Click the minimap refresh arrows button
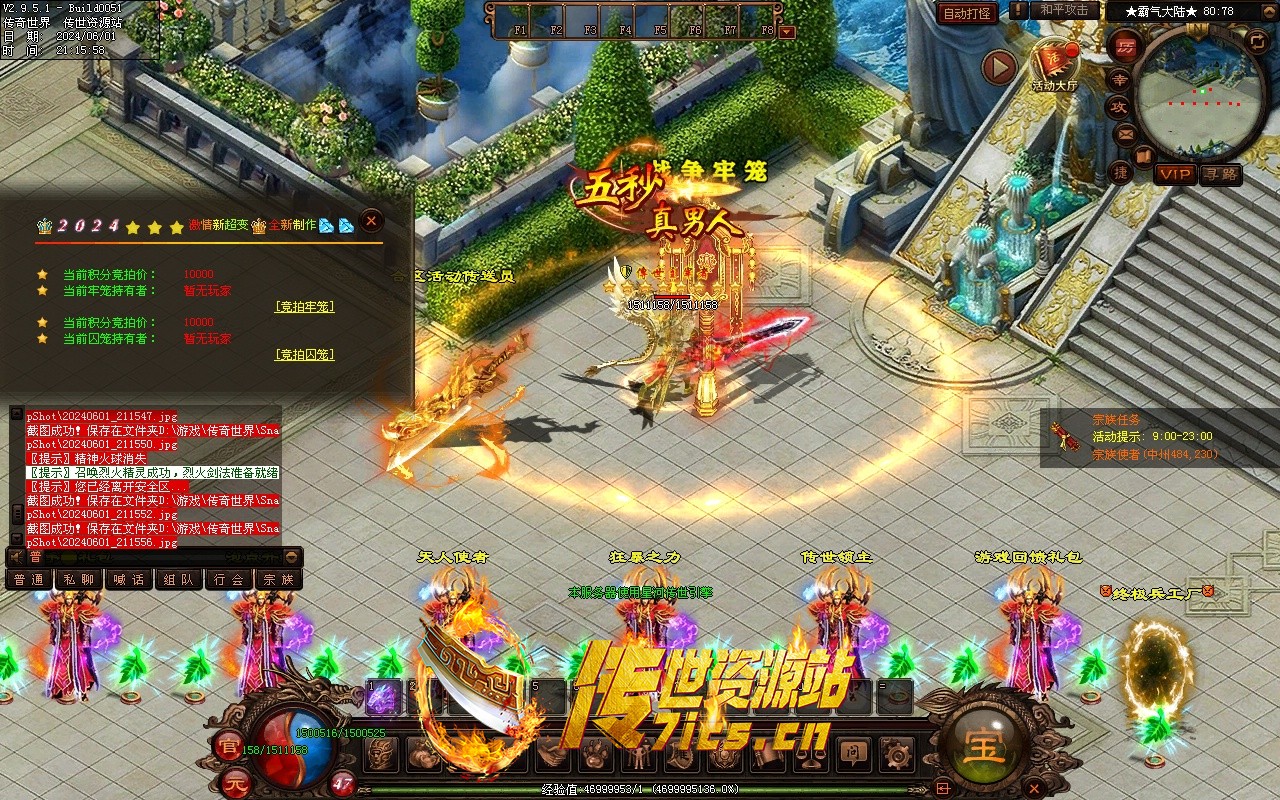The width and height of the screenshot is (1280, 800). (x=1257, y=40)
